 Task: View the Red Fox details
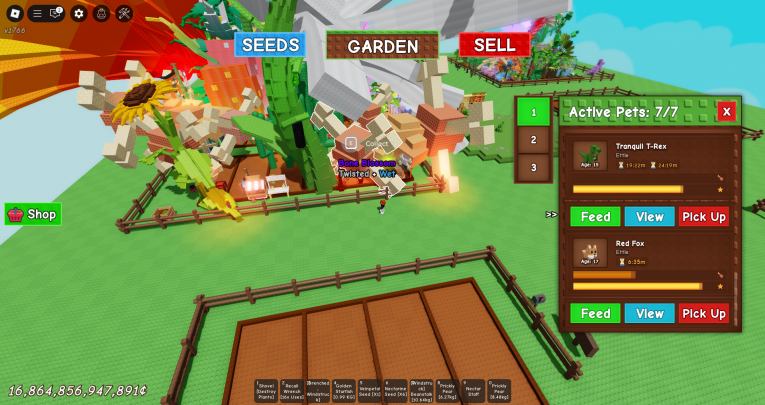tap(649, 313)
